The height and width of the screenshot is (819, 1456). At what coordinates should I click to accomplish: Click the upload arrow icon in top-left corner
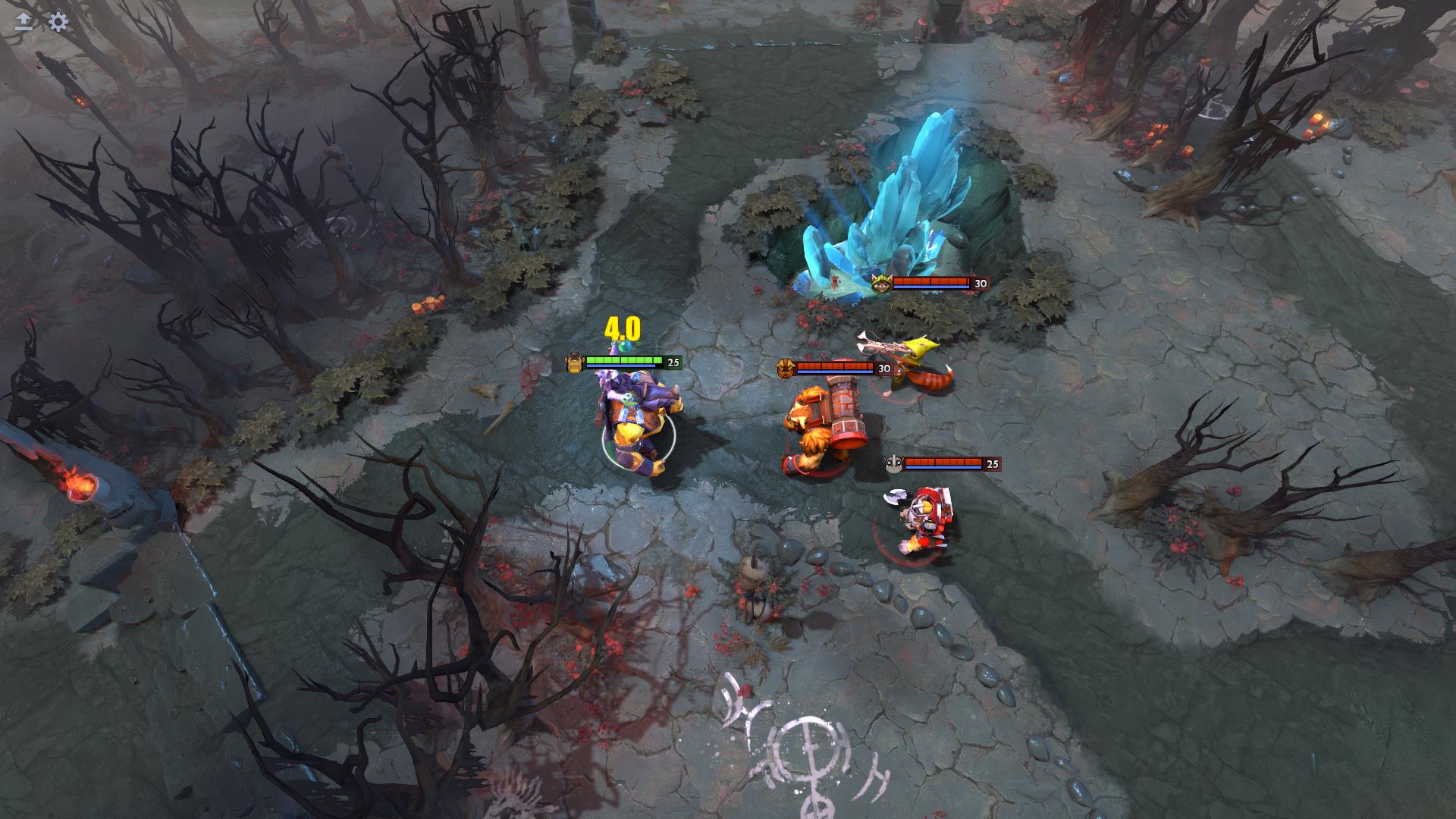pos(24,17)
